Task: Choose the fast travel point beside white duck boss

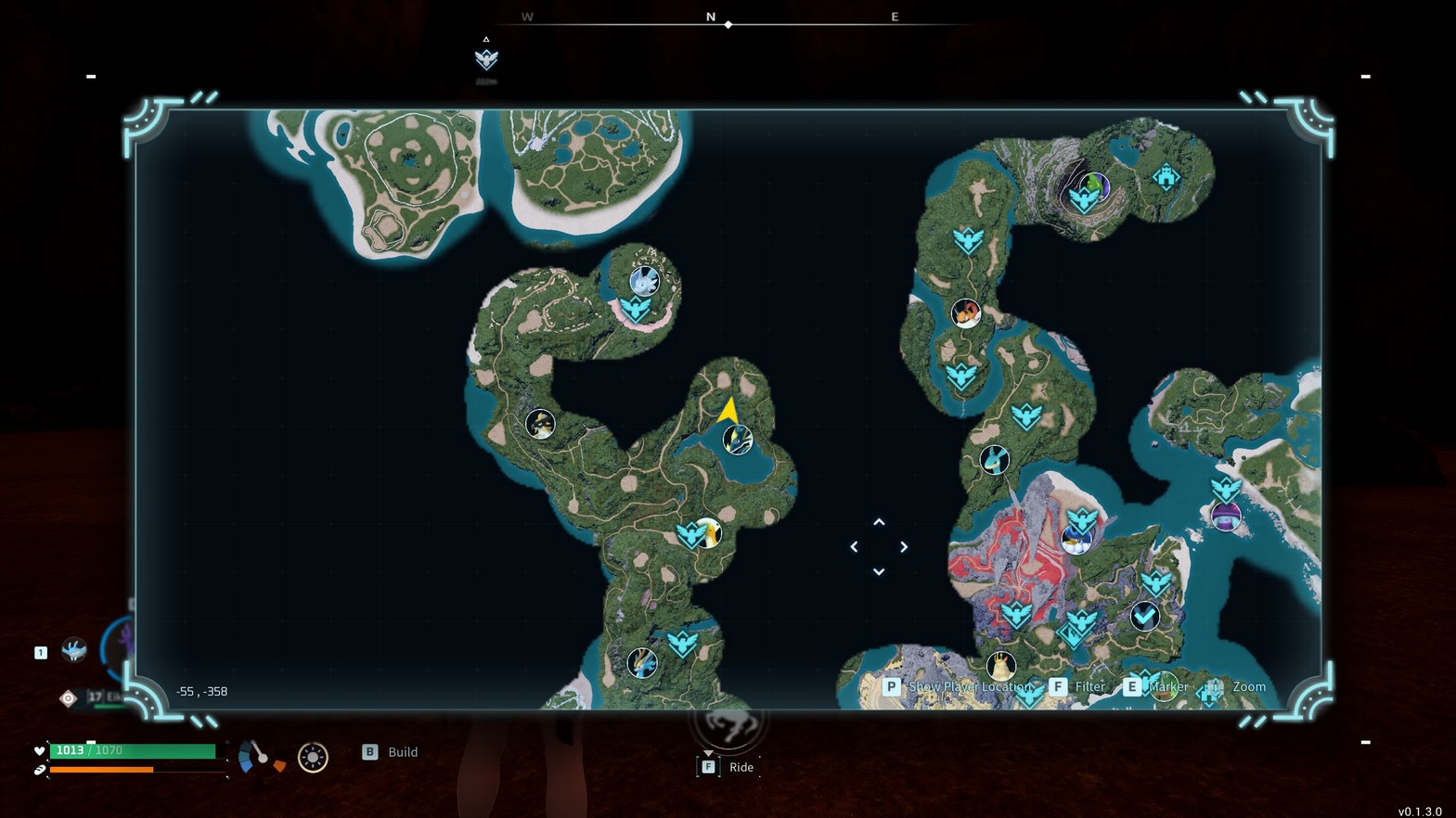Action: click(689, 535)
